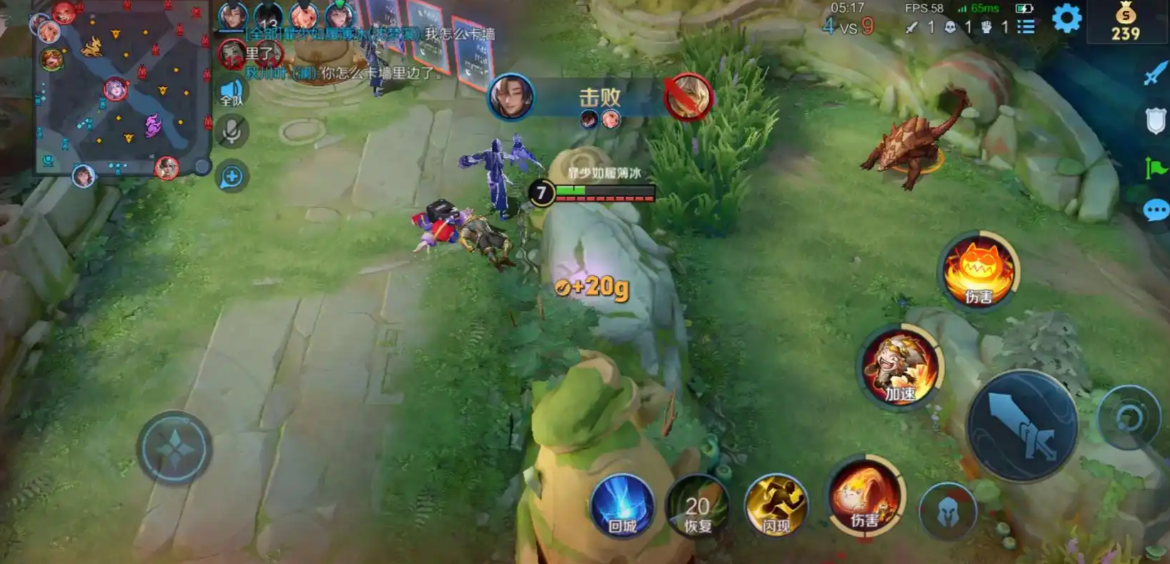Toggle the 全队 team speaker button
1170x564 pixels.
(x=231, y=90)
